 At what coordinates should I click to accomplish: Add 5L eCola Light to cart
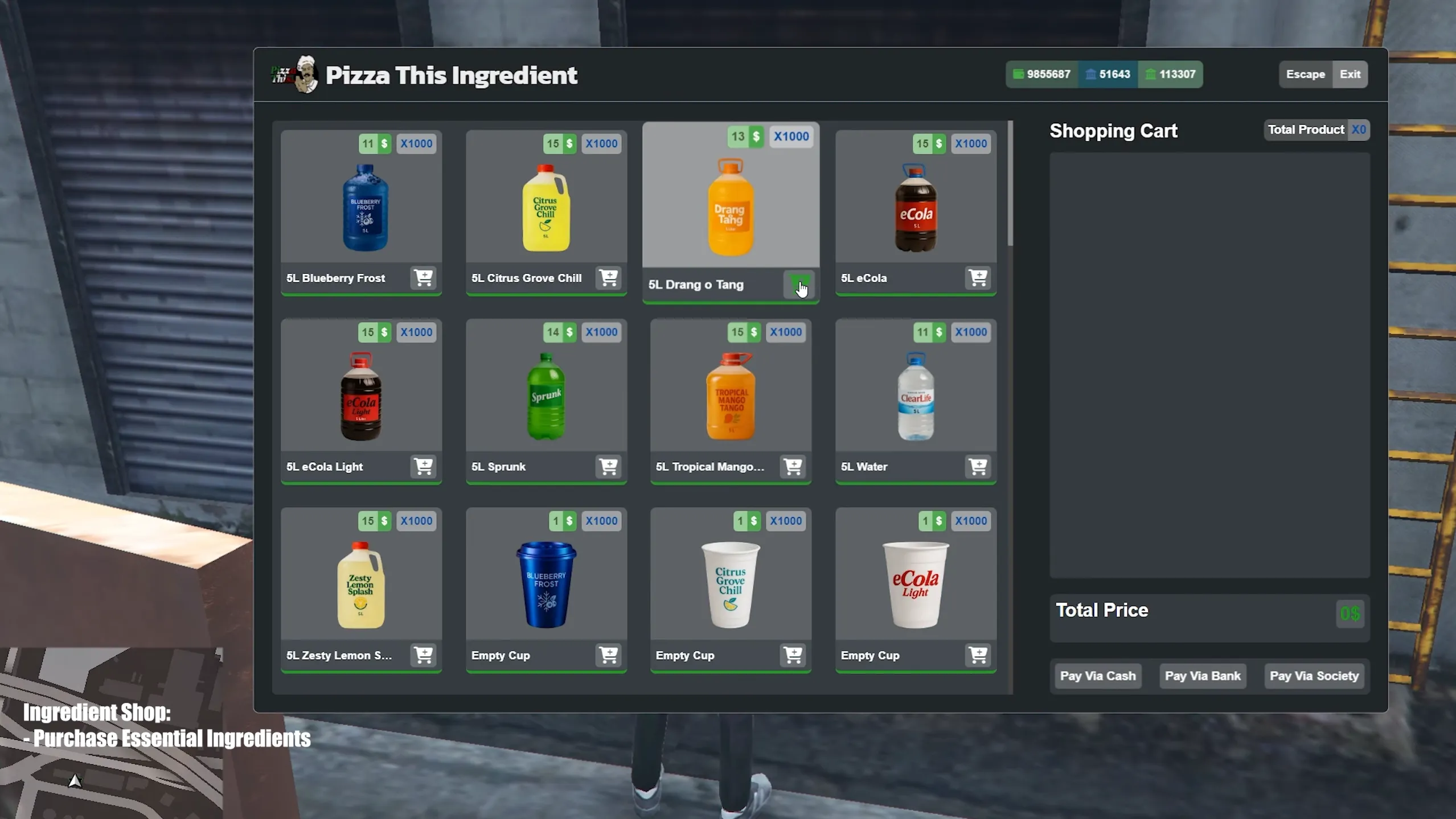click(x=423, y=467)
